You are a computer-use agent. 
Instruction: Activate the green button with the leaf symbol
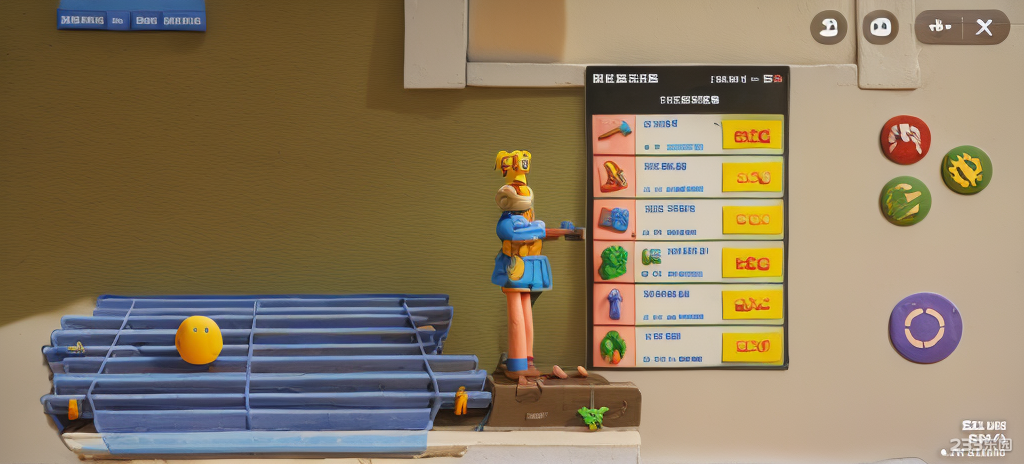tap(905, 201)
